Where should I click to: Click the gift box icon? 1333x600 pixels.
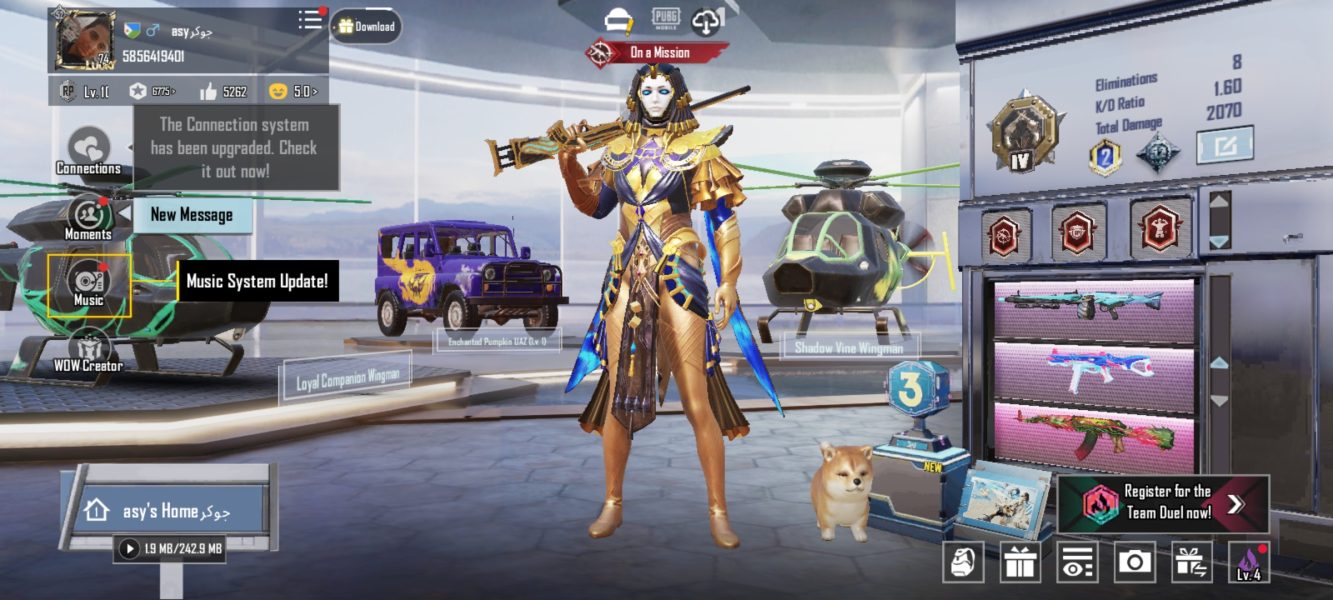tap(1020, 562)
